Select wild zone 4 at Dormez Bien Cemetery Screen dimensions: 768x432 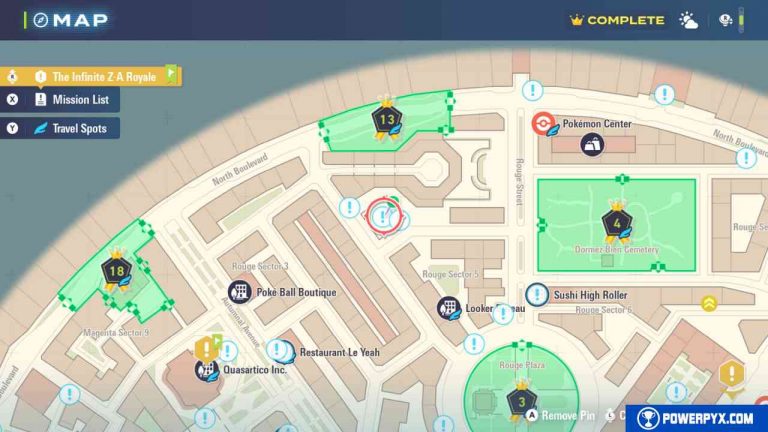[x=616, y=222]
